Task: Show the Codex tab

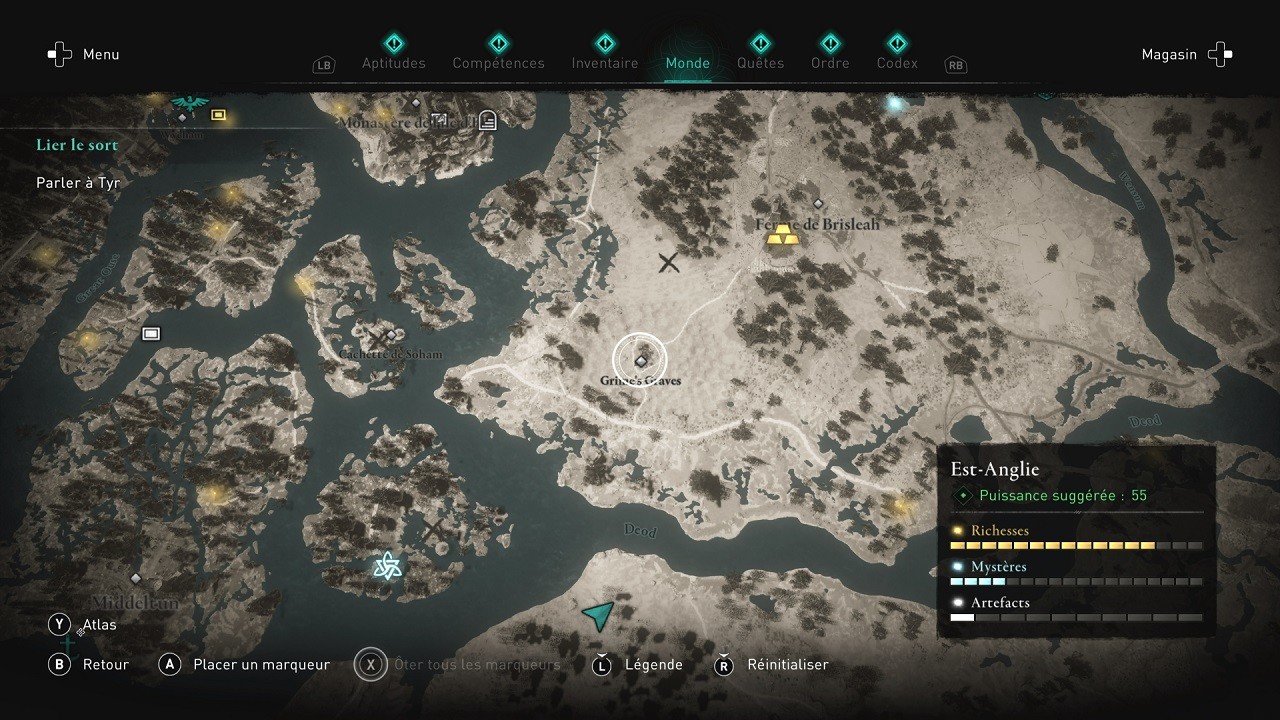Action: [897, 62]
